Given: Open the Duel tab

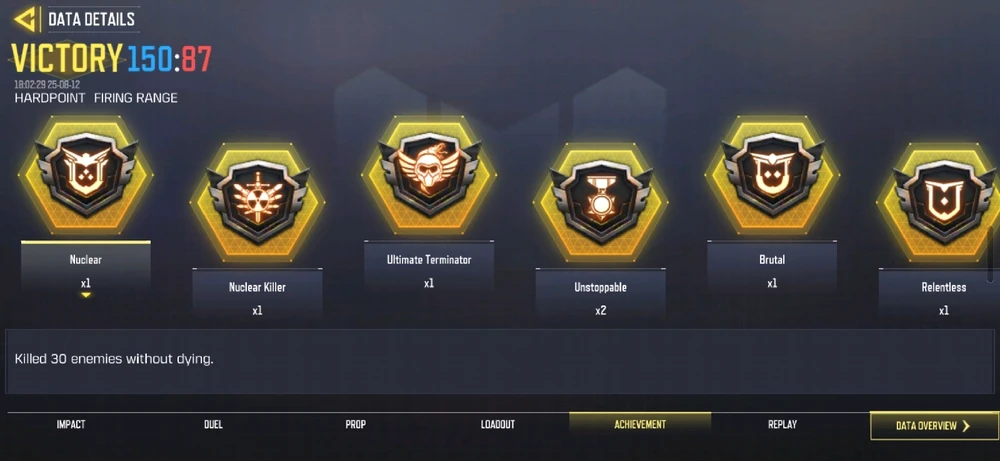Looking at the screenshot, I should [x=213, y=425].
